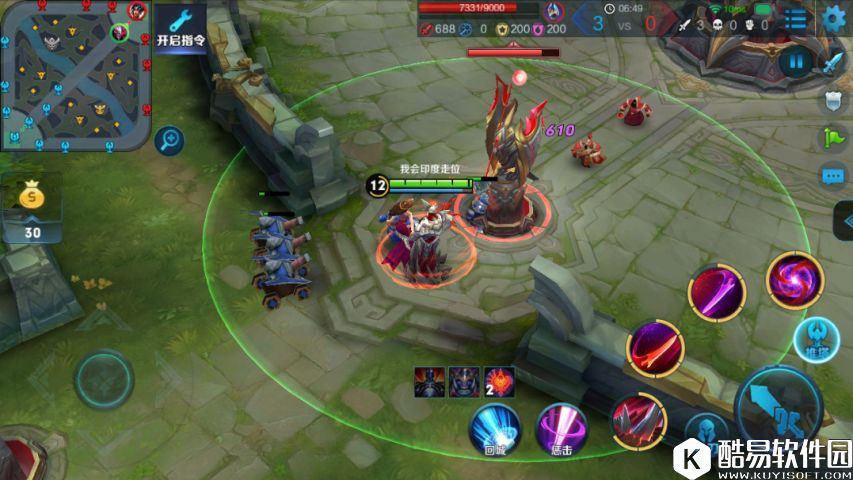Screen dimensions: 853x480
Task: Show the scoreboard list menu
Action: pos(796,18)
